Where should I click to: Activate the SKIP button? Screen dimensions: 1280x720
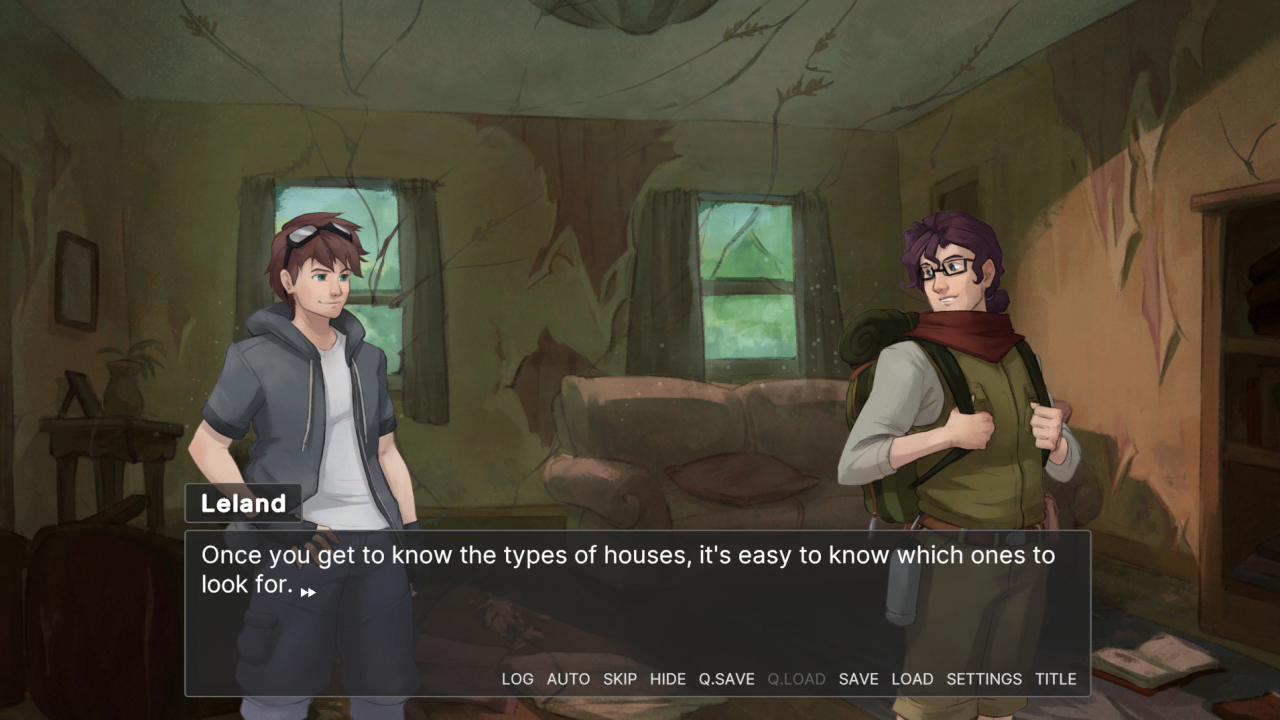620,679
